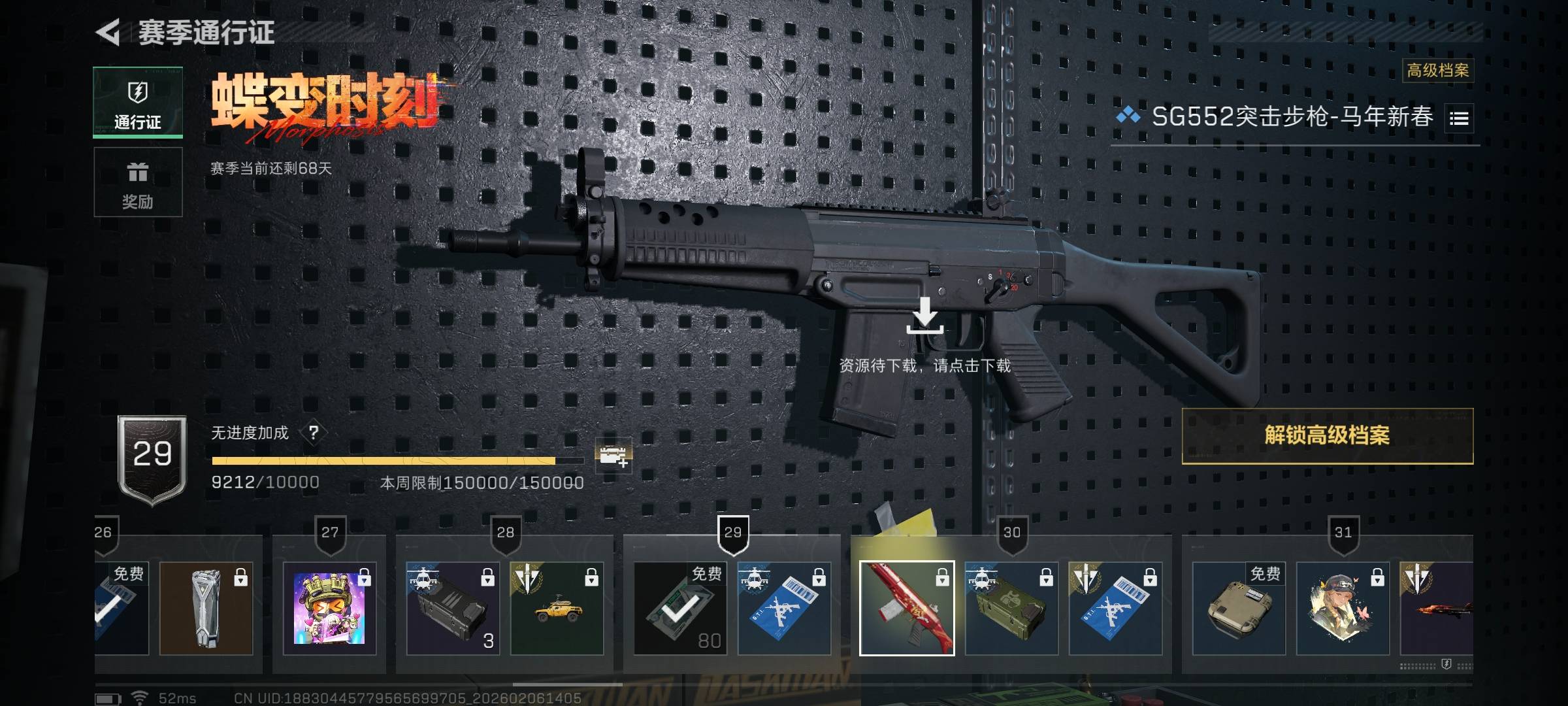Screen dimensions: 1568x706
Task: Select the orange rifle reward at level 31
Action: tap(1437, 609)
